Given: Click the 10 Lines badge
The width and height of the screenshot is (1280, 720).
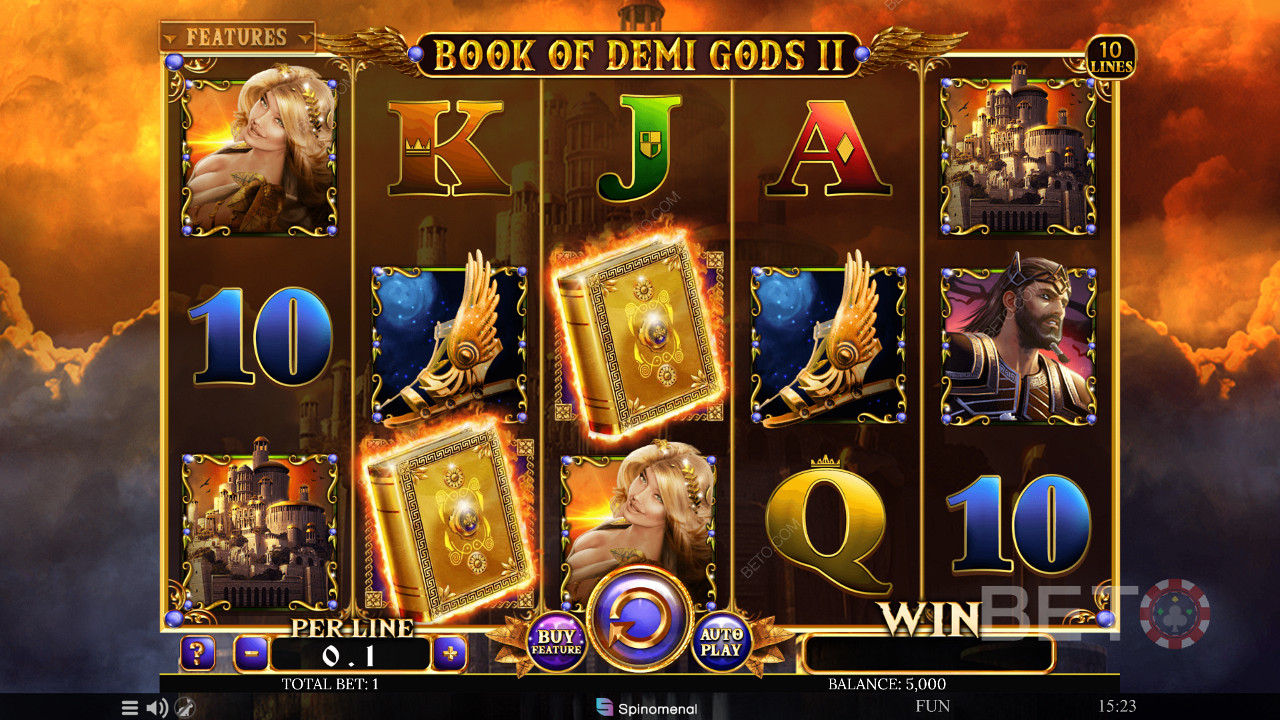Looking at the screenshot, I should coord(1111,57).
